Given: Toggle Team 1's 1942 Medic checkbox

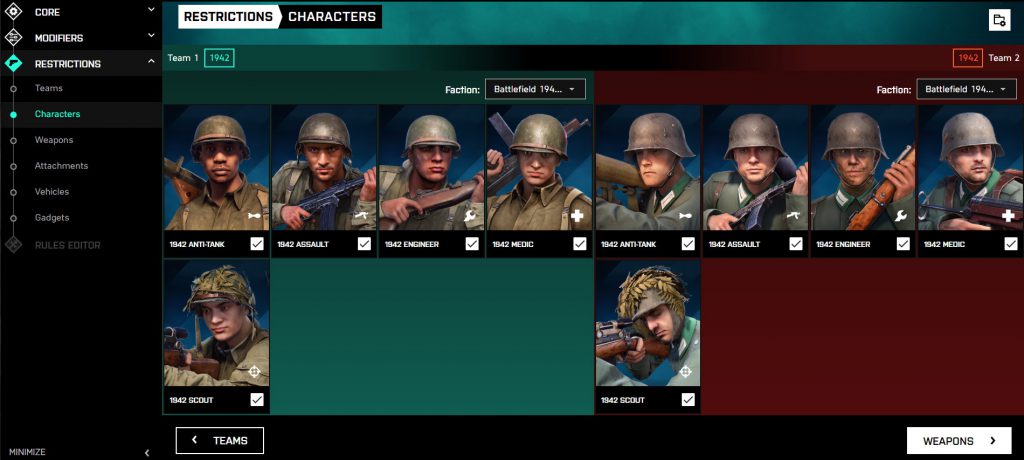Looking at the screenshot, I should pyautogui.click(x=580, y=244).
